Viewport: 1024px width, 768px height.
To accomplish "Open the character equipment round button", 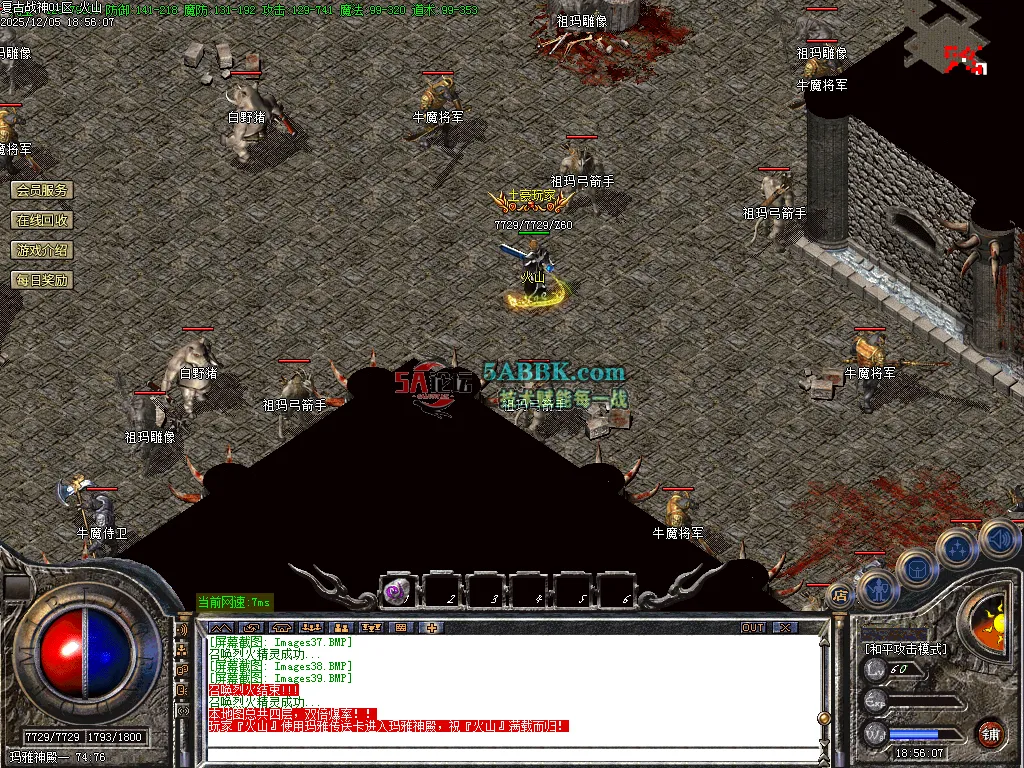I will (877, 590).
